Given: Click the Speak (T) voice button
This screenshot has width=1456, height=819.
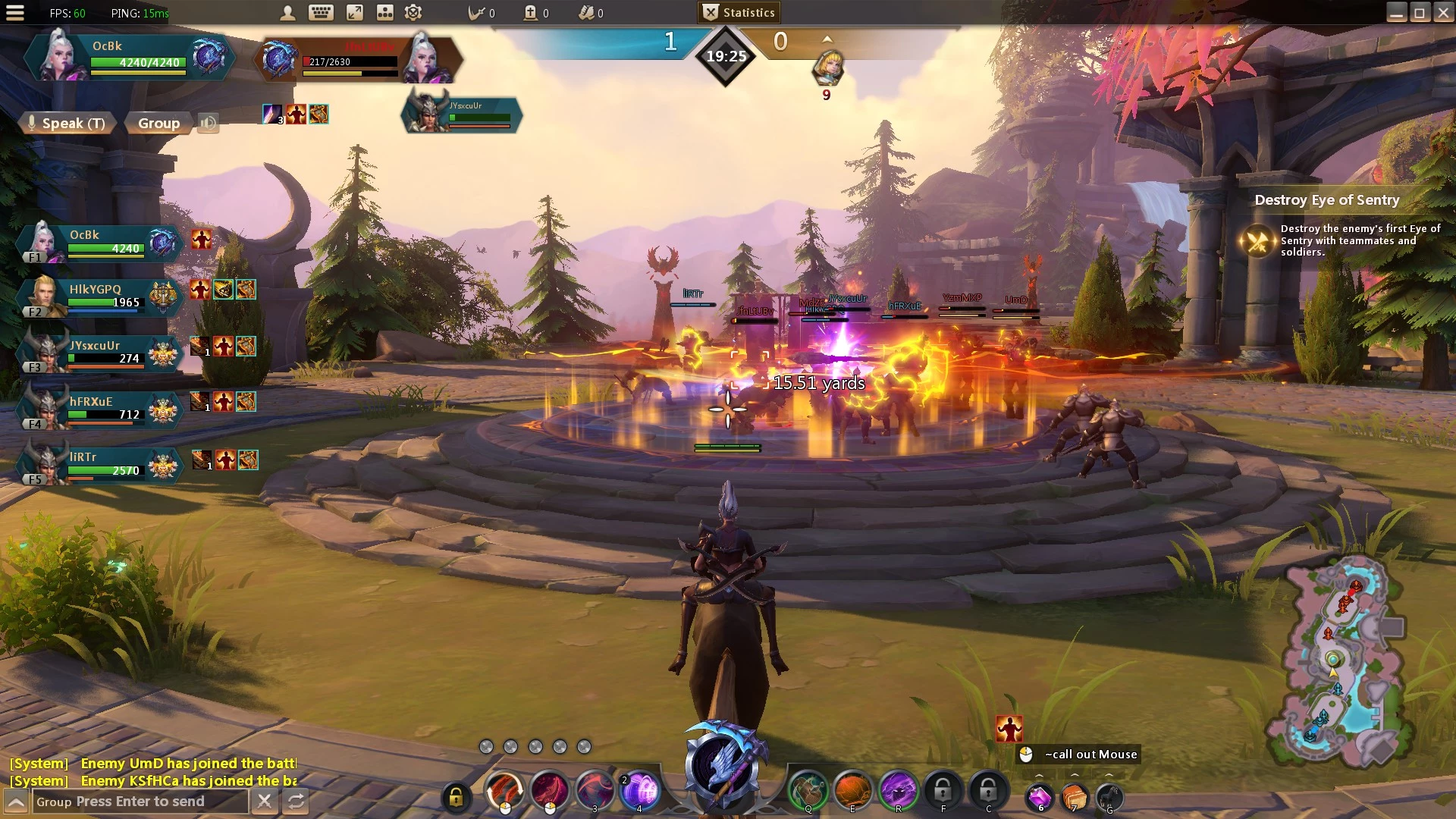Looking at the screenshot, I should click(67, 123).
